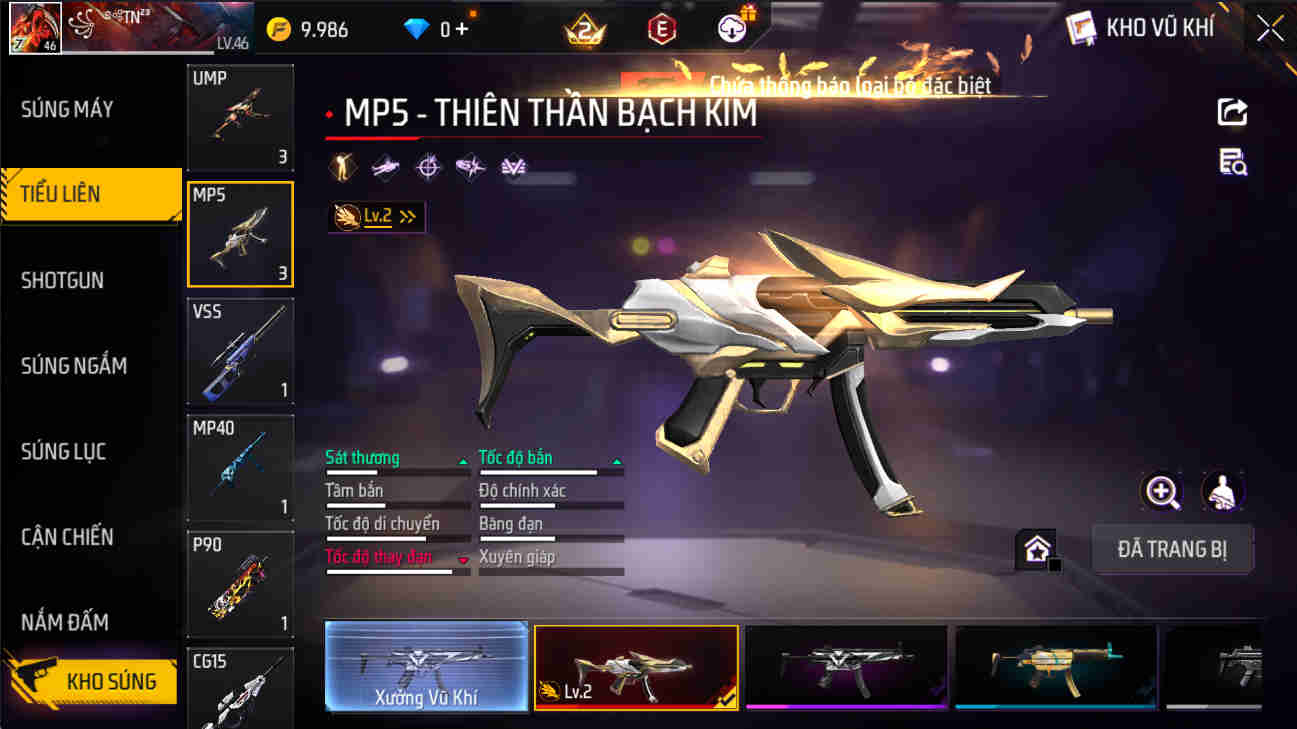Open the KHO SÚNG section

[x=110, y=679]
